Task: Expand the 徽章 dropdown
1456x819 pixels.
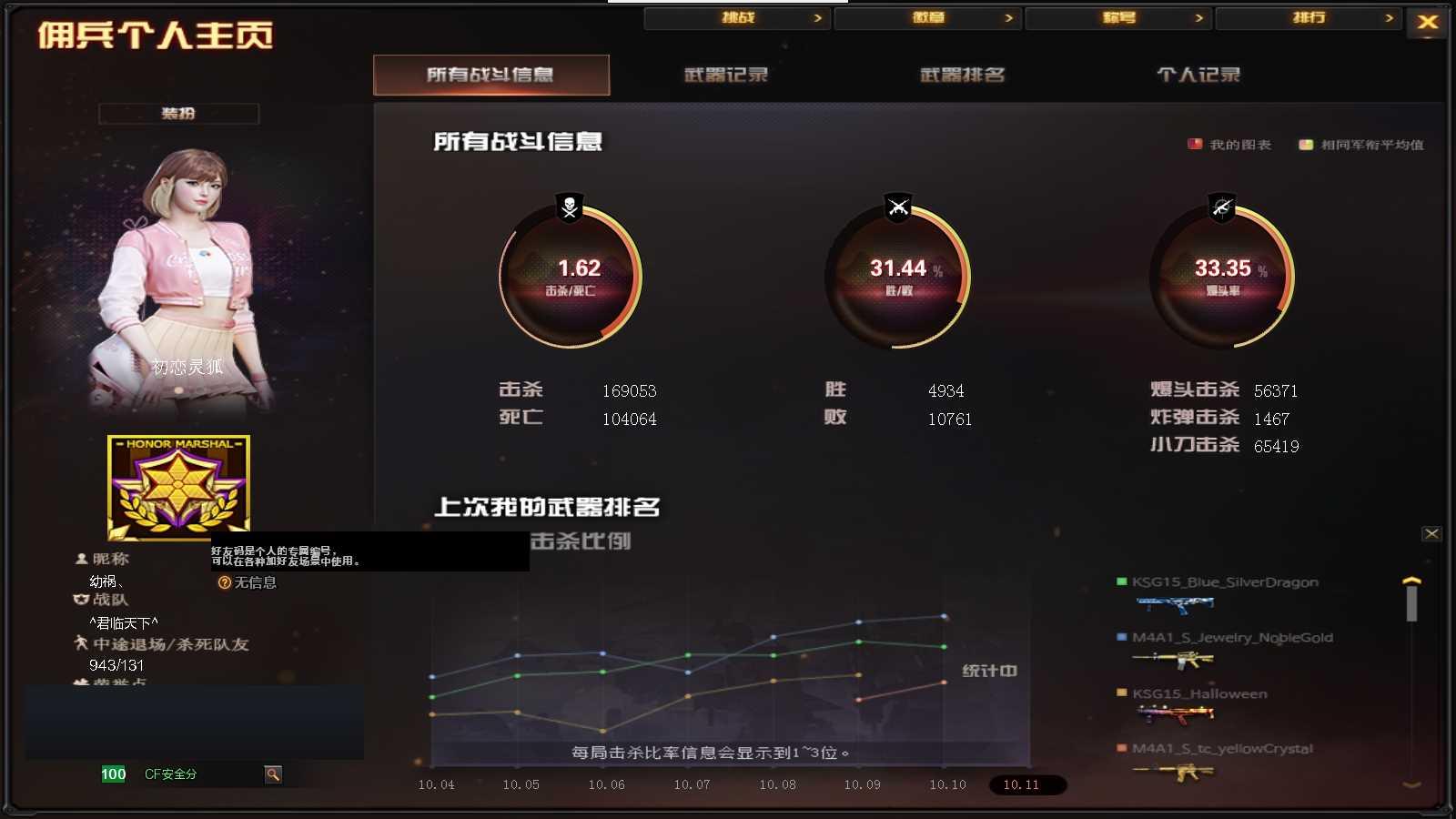Action: click(x=928, y=17)
